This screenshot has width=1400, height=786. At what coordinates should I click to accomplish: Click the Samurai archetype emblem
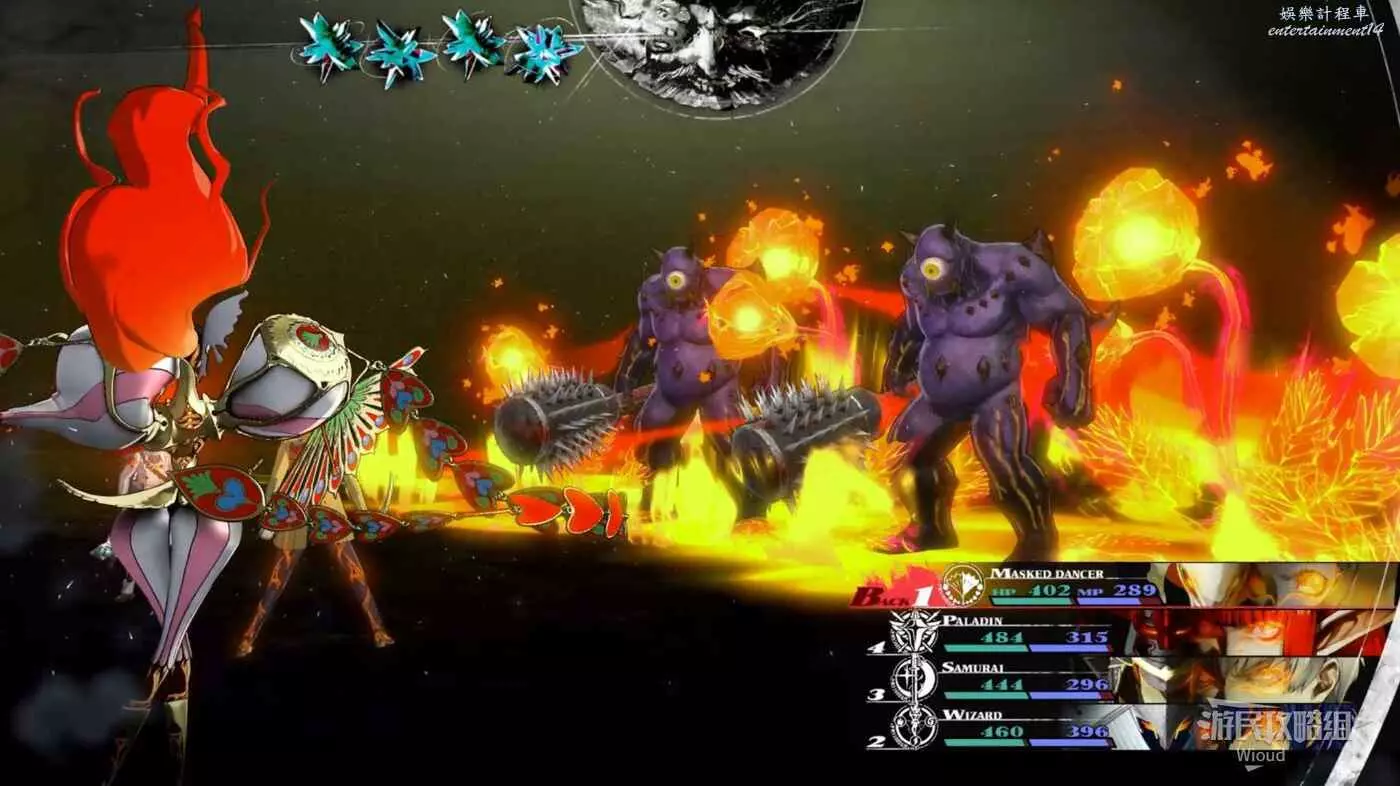tap(914, 680)
